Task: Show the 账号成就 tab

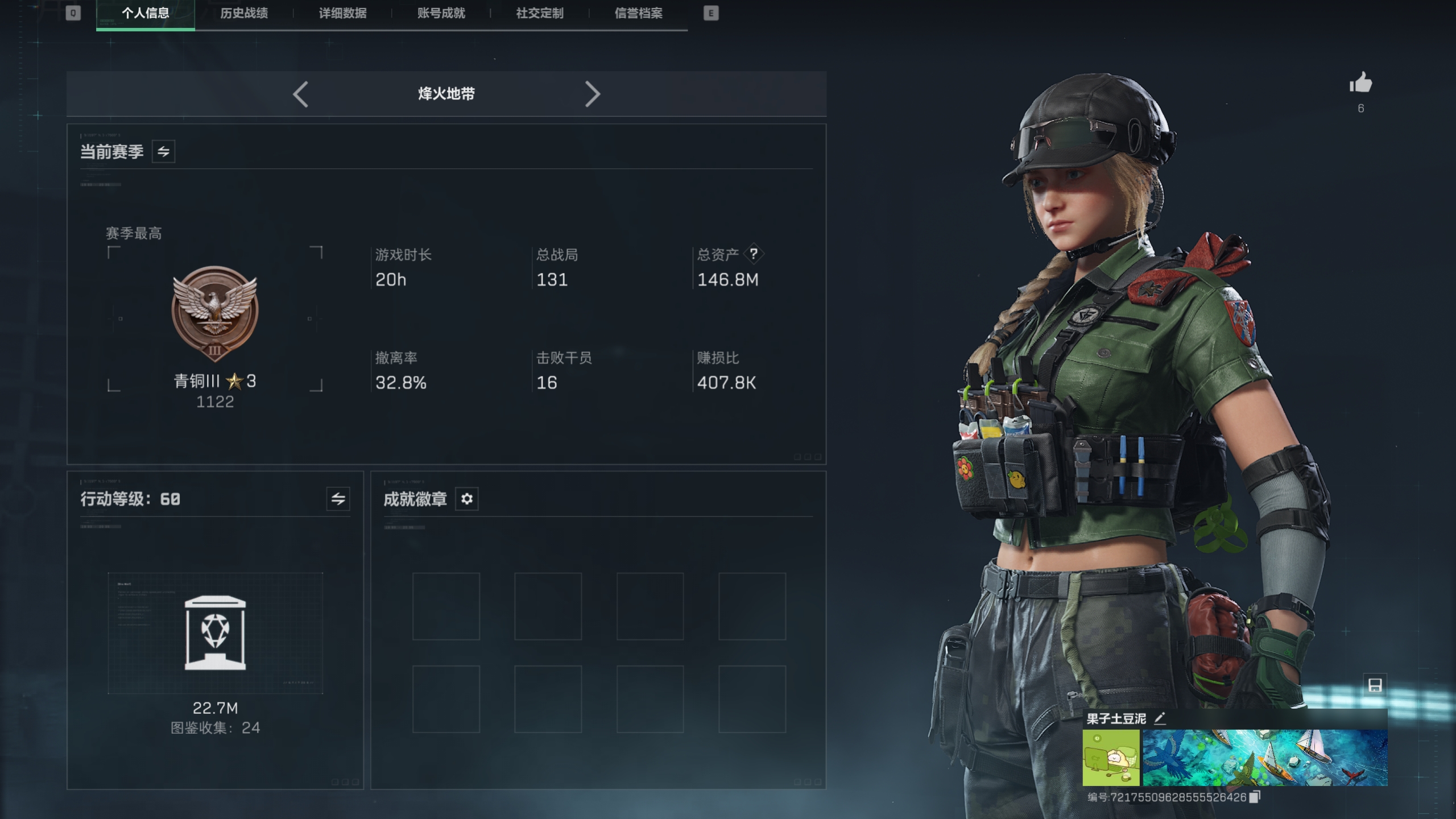Action: 441,13
